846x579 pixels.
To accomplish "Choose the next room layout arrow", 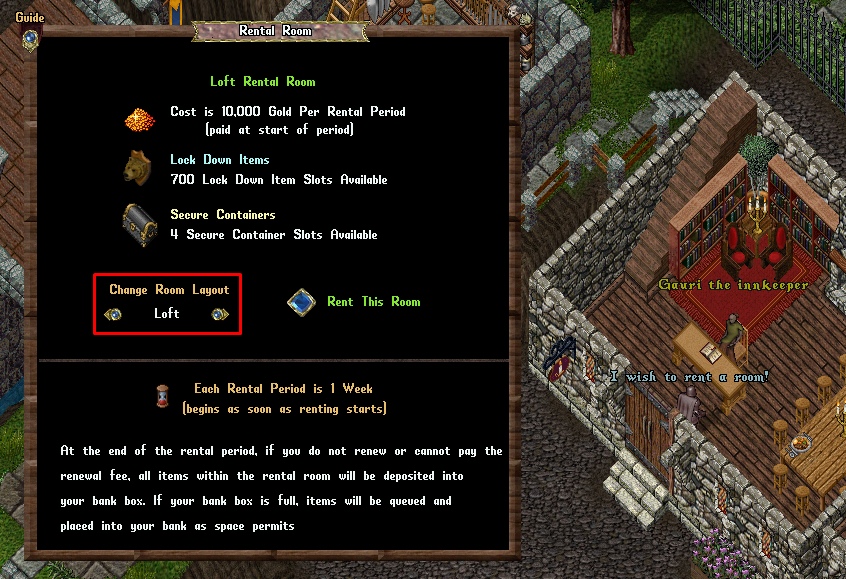I will pos(220,314).
